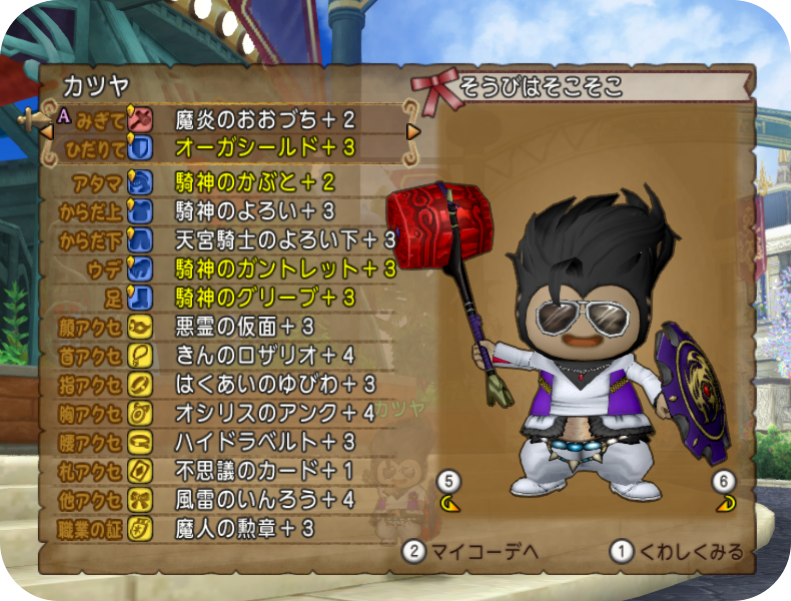Select the 不思議のカード+1 card accessory
The image size is (791, 601).
(265, 470)
